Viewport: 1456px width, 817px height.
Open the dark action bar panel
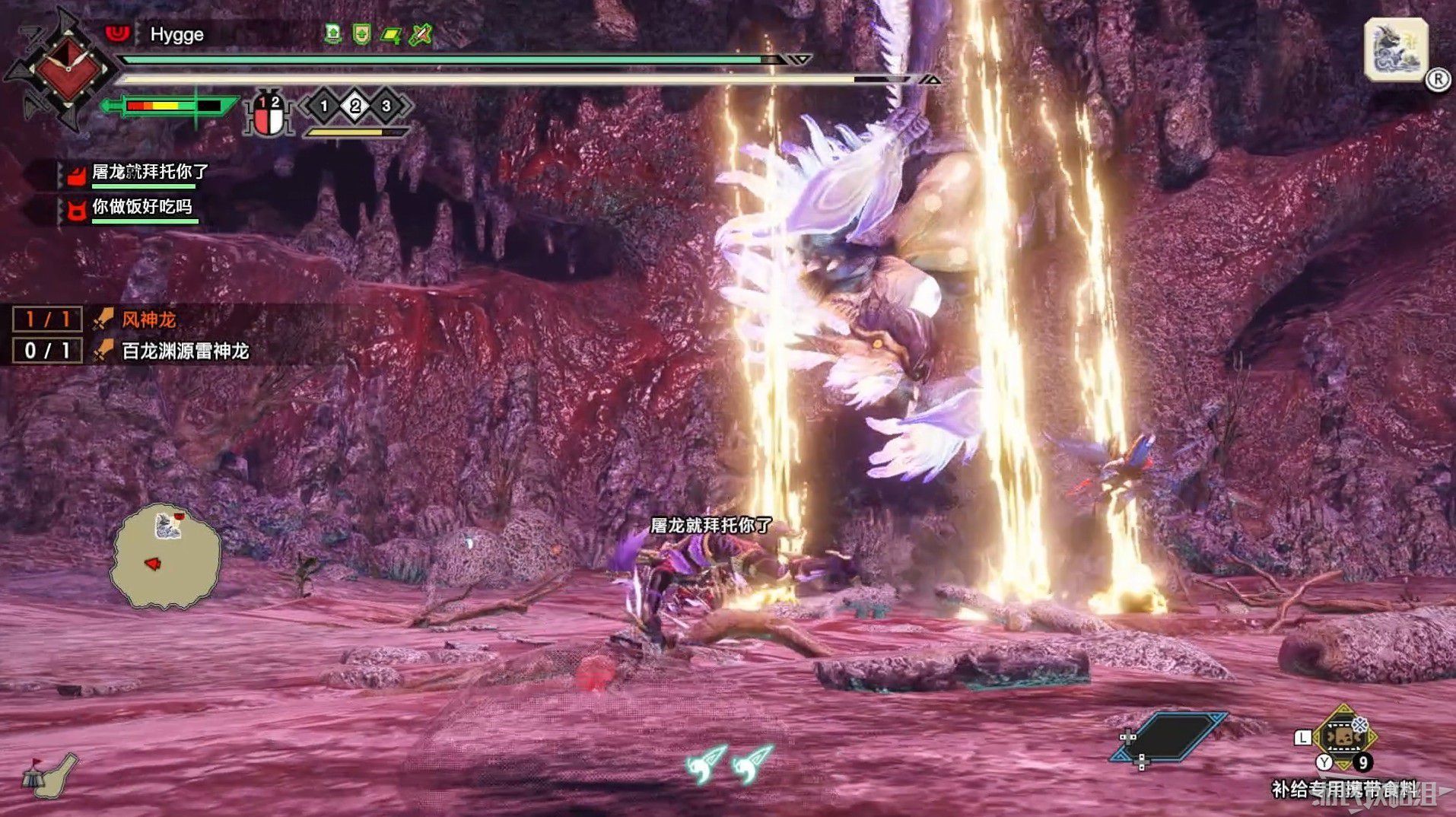(x=1169, y=736)
